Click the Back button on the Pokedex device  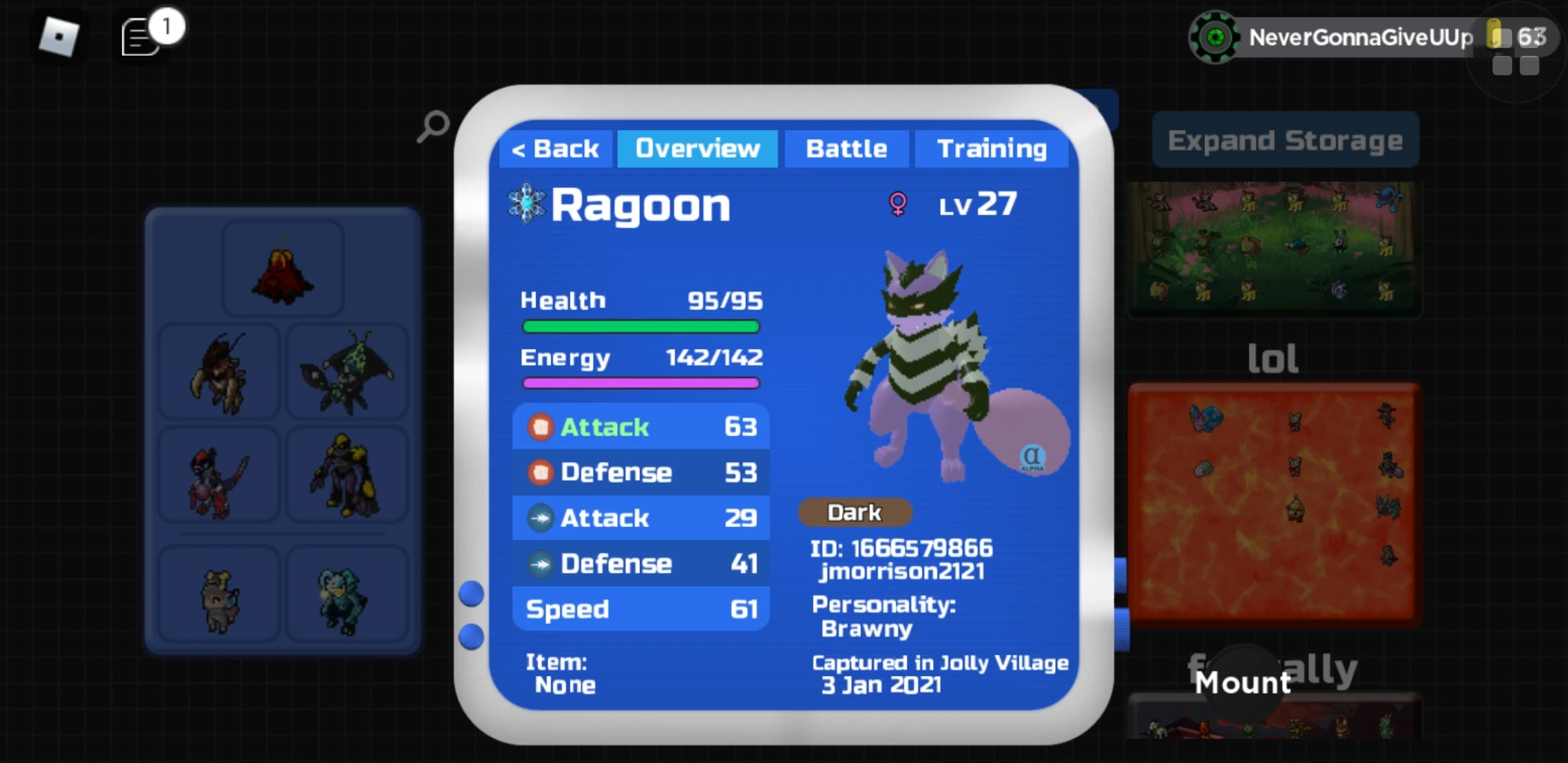pyautogui.click(x=555, y=148)
